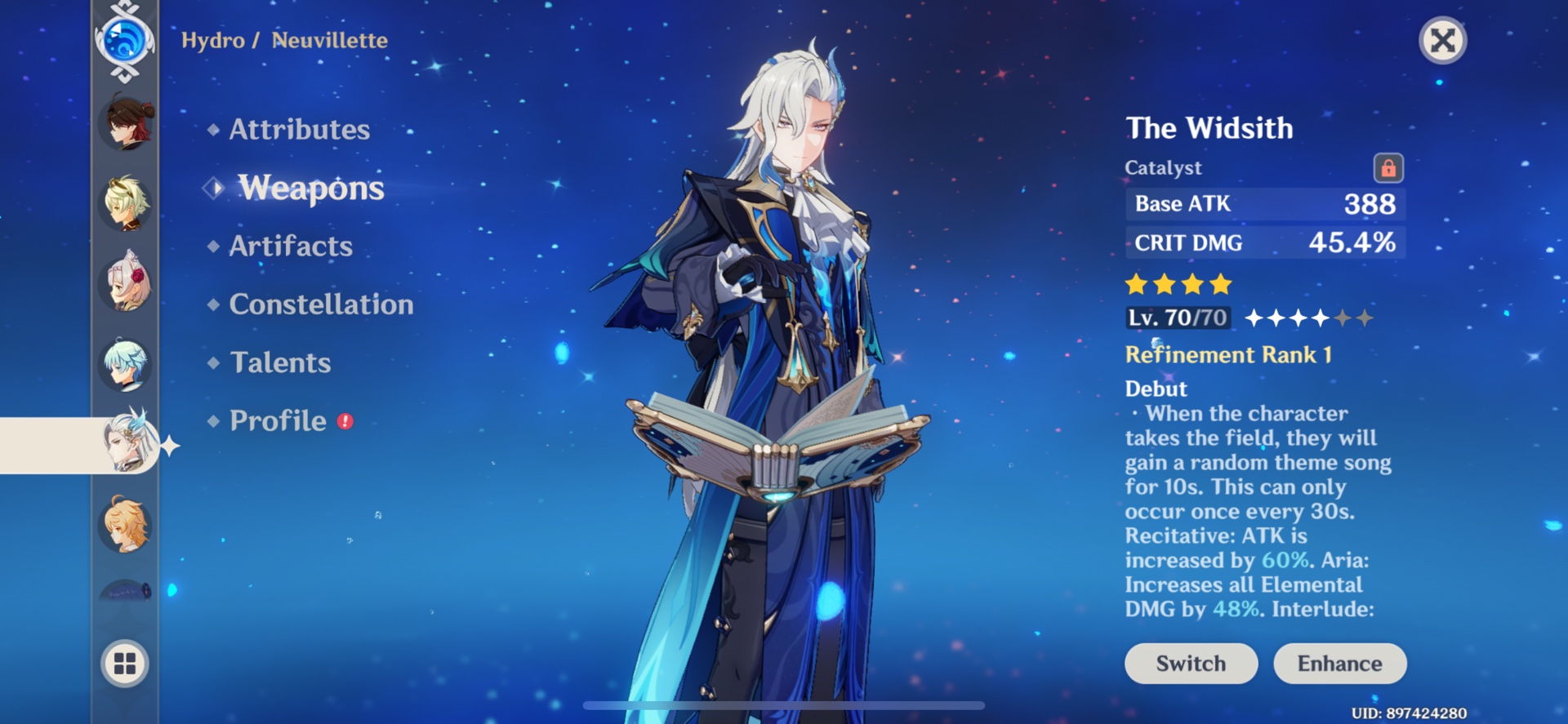Open the Attributes section
Screen dimensions: 1568x724
pyautogui.click(x=298, y=129)
